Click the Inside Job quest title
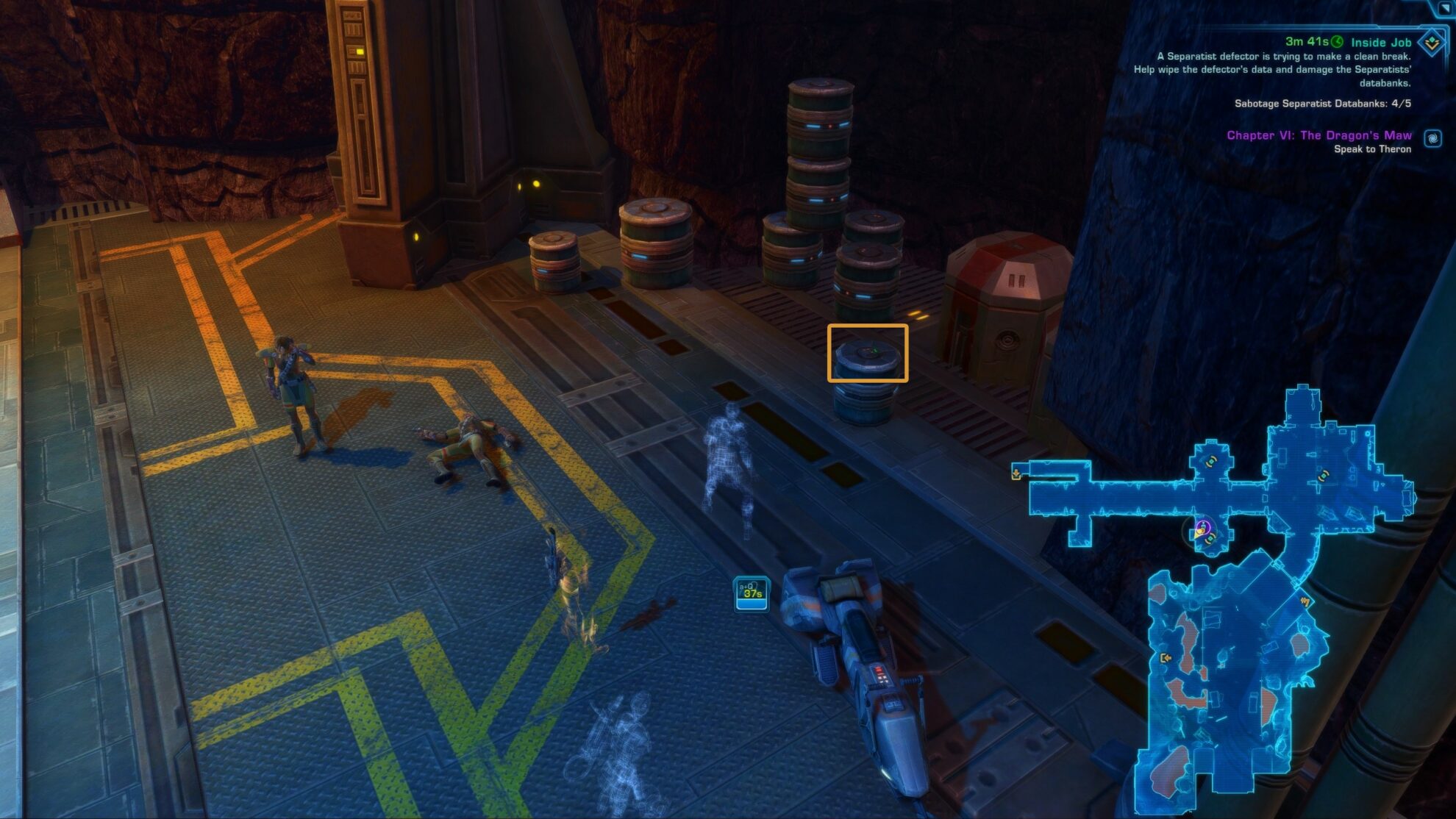Screen dimensions: 1456x819 [x=1381, y=42]
